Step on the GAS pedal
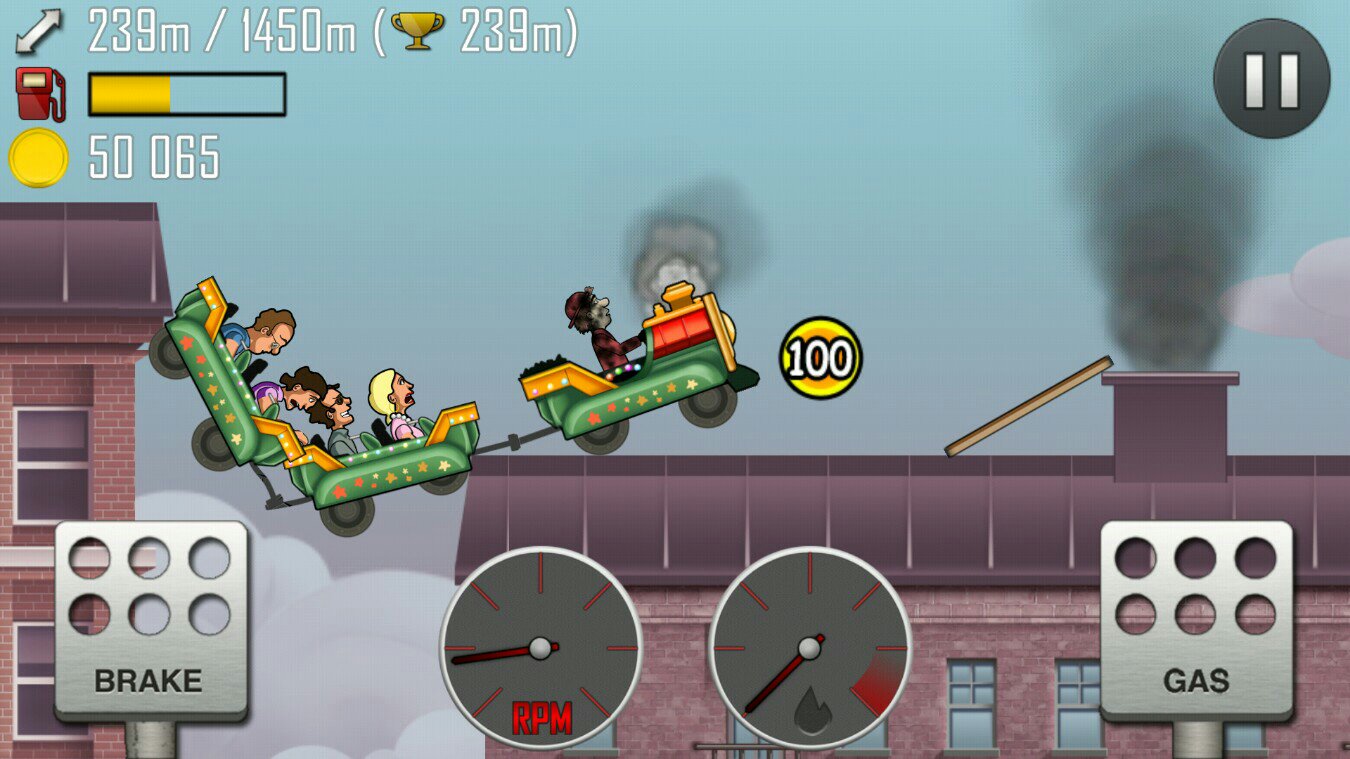 pos(1196,620)
